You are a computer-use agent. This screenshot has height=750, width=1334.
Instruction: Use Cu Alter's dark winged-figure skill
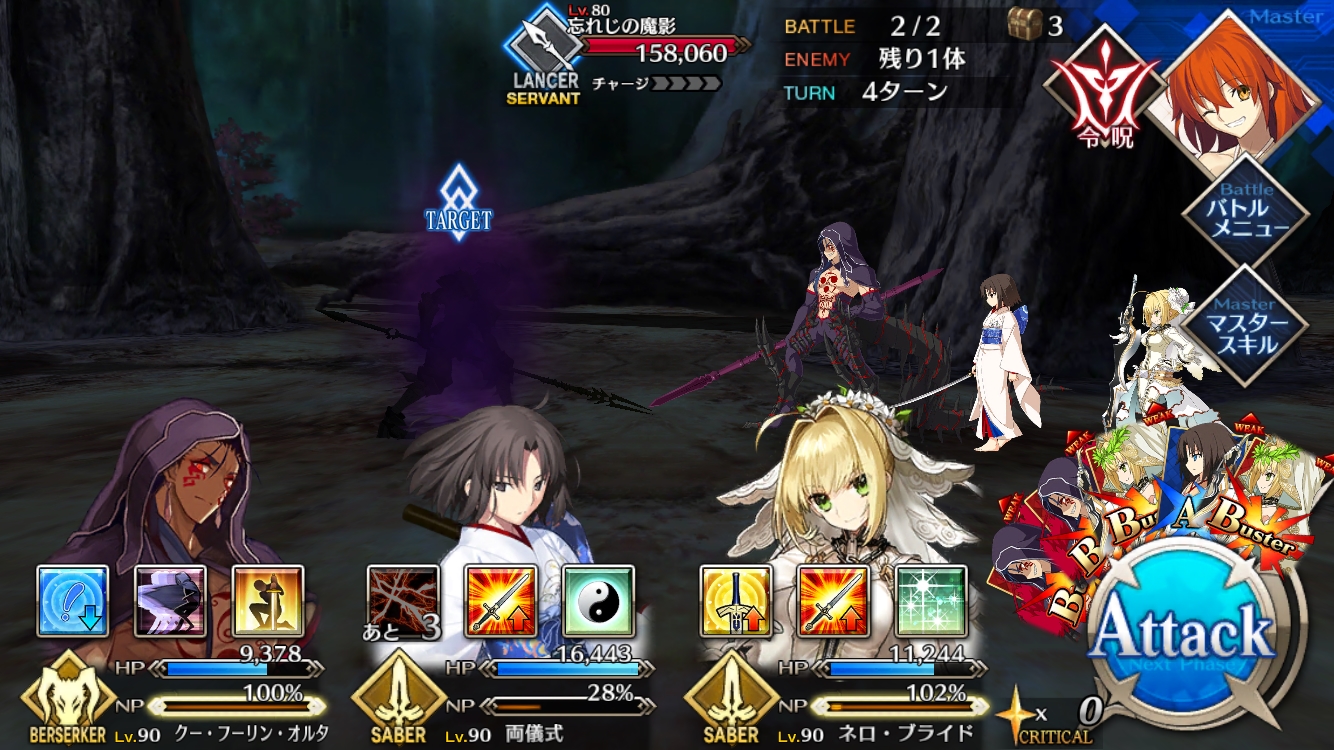point(170,601)
